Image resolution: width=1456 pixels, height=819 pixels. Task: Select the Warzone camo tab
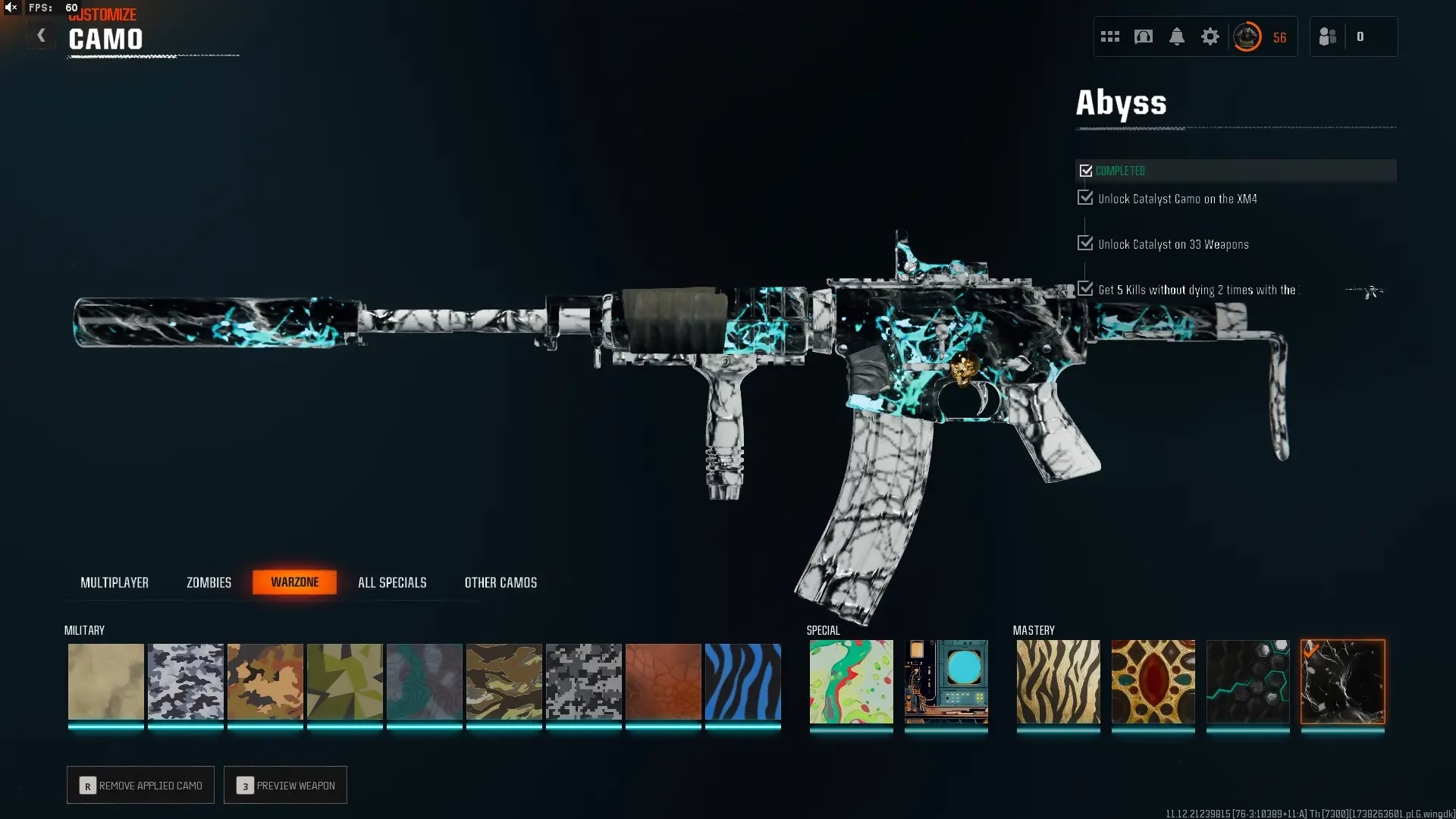294,582
